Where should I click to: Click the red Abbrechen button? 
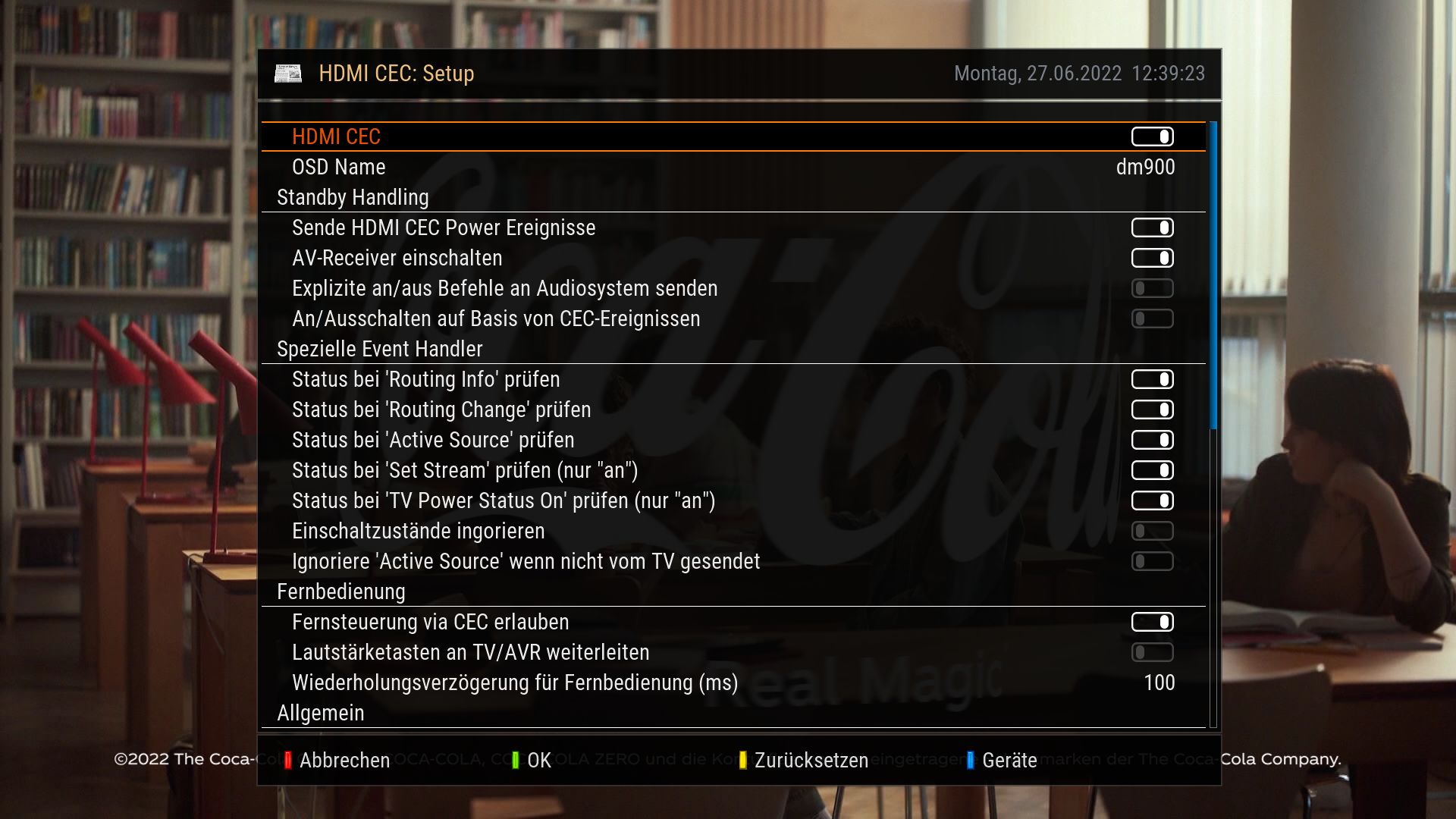click(337, 760)
